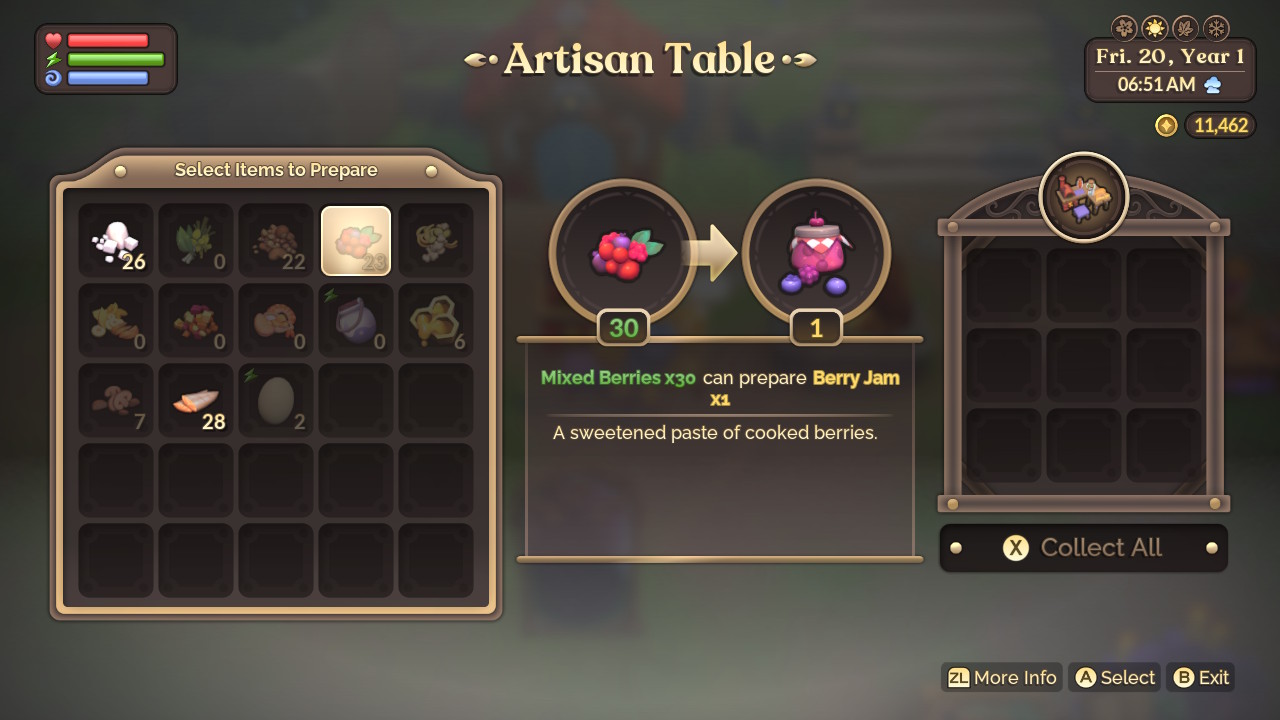Select the Roasted Nuts showing 22
This screenshot has width=1280, height=720.
(x=275, y=240)
